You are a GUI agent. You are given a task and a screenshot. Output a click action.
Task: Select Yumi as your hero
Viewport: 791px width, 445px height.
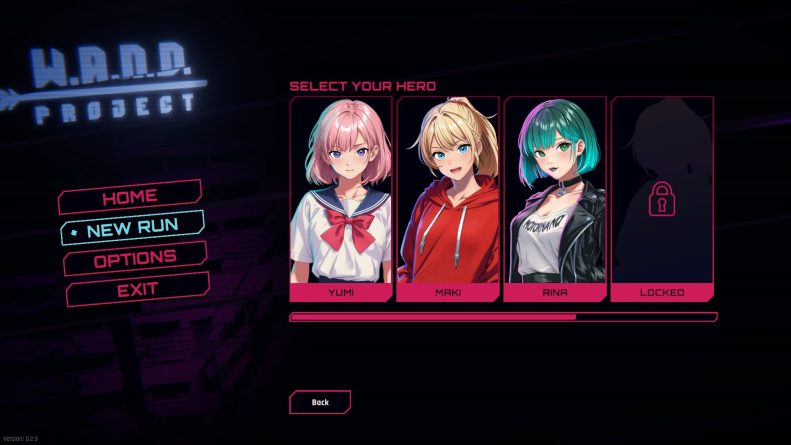click(x=341, y=199)
